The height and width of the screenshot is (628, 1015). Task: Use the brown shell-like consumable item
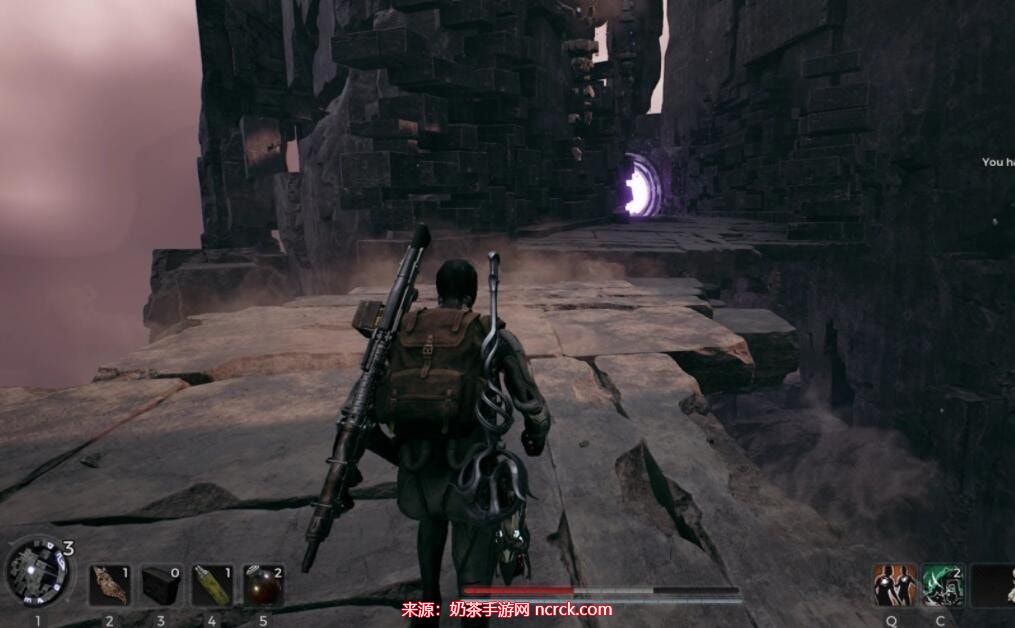click(109, 585)
